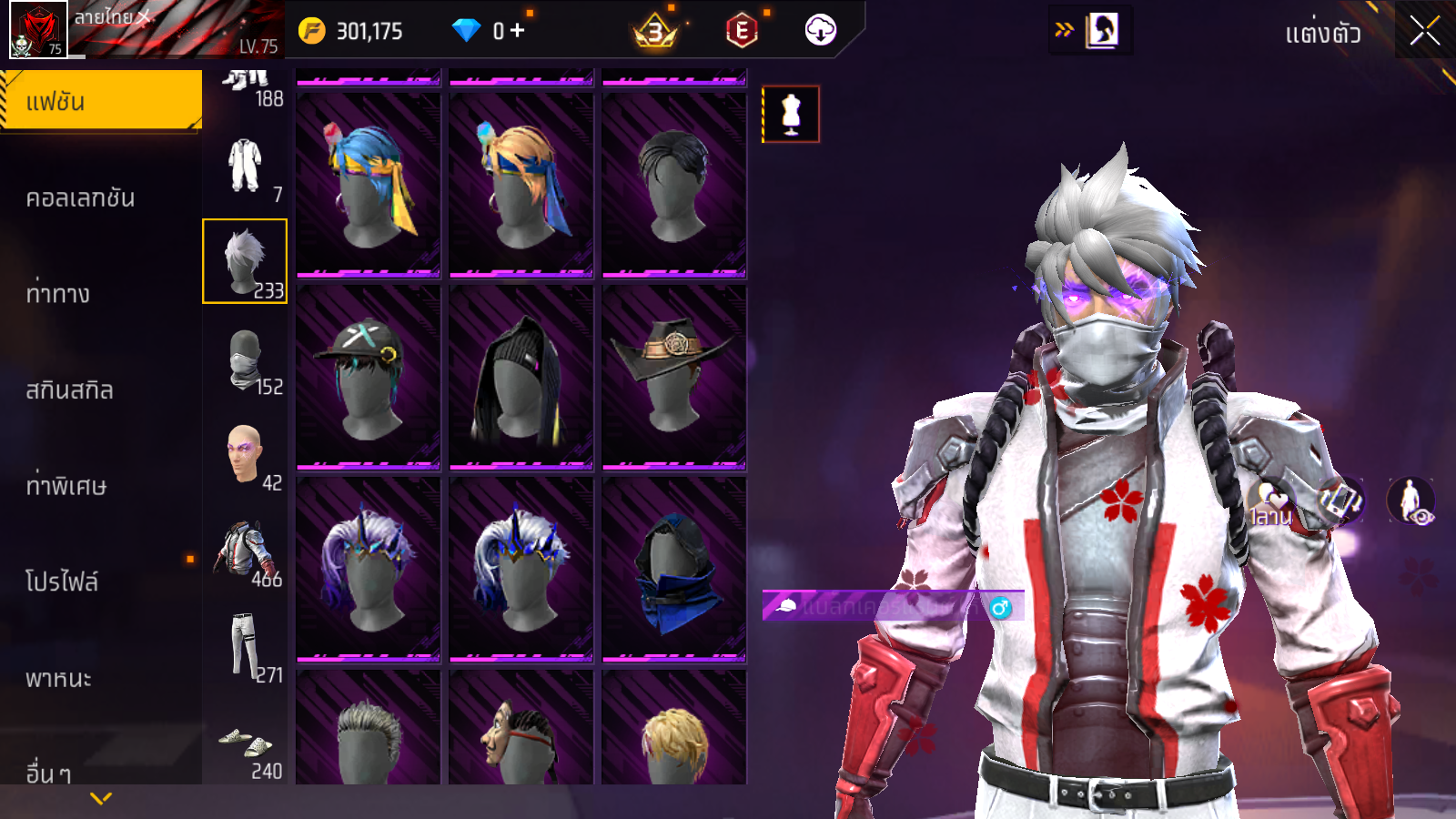Choose the white jumpsuit outfit-set category

[245, 166]
